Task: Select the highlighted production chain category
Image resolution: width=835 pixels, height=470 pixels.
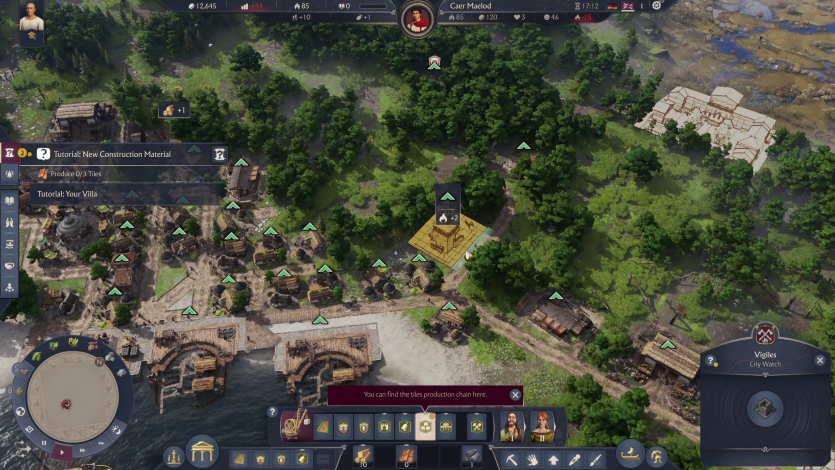Action: 425,427
